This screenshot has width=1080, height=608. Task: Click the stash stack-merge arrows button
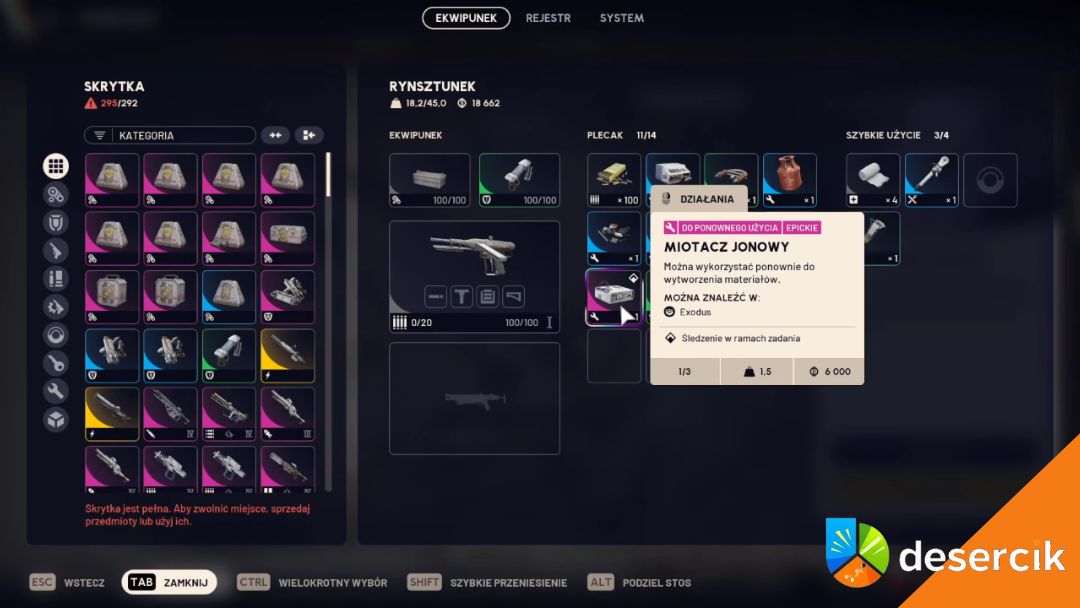(x=275, y=135)
